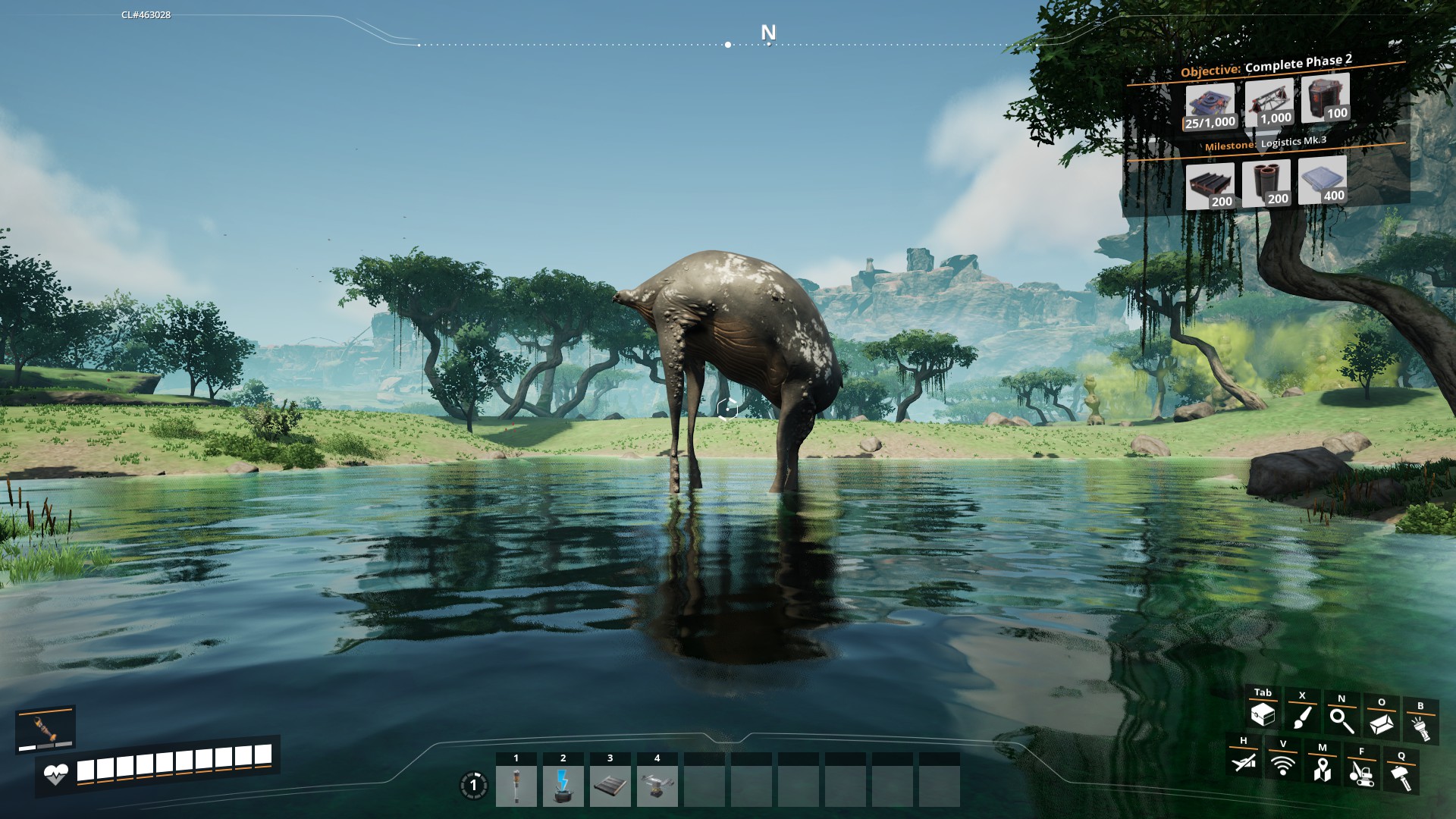Select the power pole in hotbar slot 1
1456x819 pixels.
click(x=516, y=786)
